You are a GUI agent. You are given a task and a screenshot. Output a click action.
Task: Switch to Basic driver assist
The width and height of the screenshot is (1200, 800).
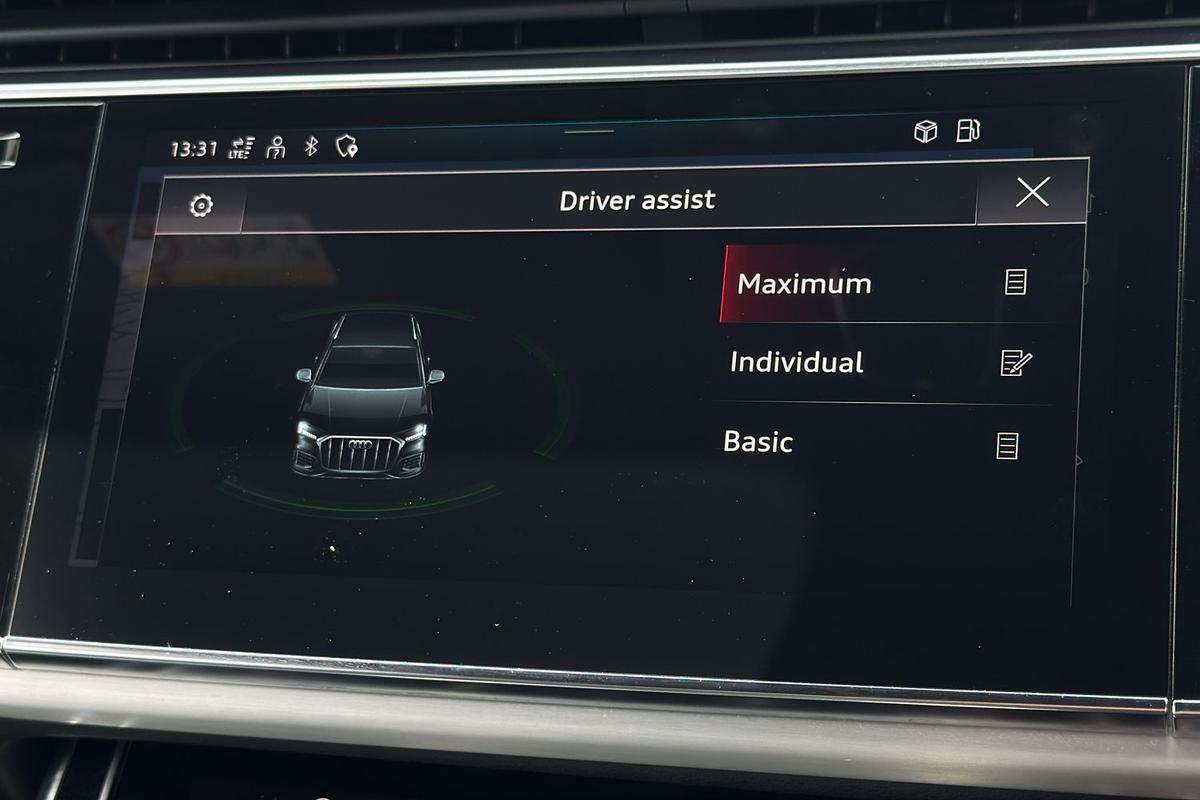pyautogui.click(x=758, y=442)
